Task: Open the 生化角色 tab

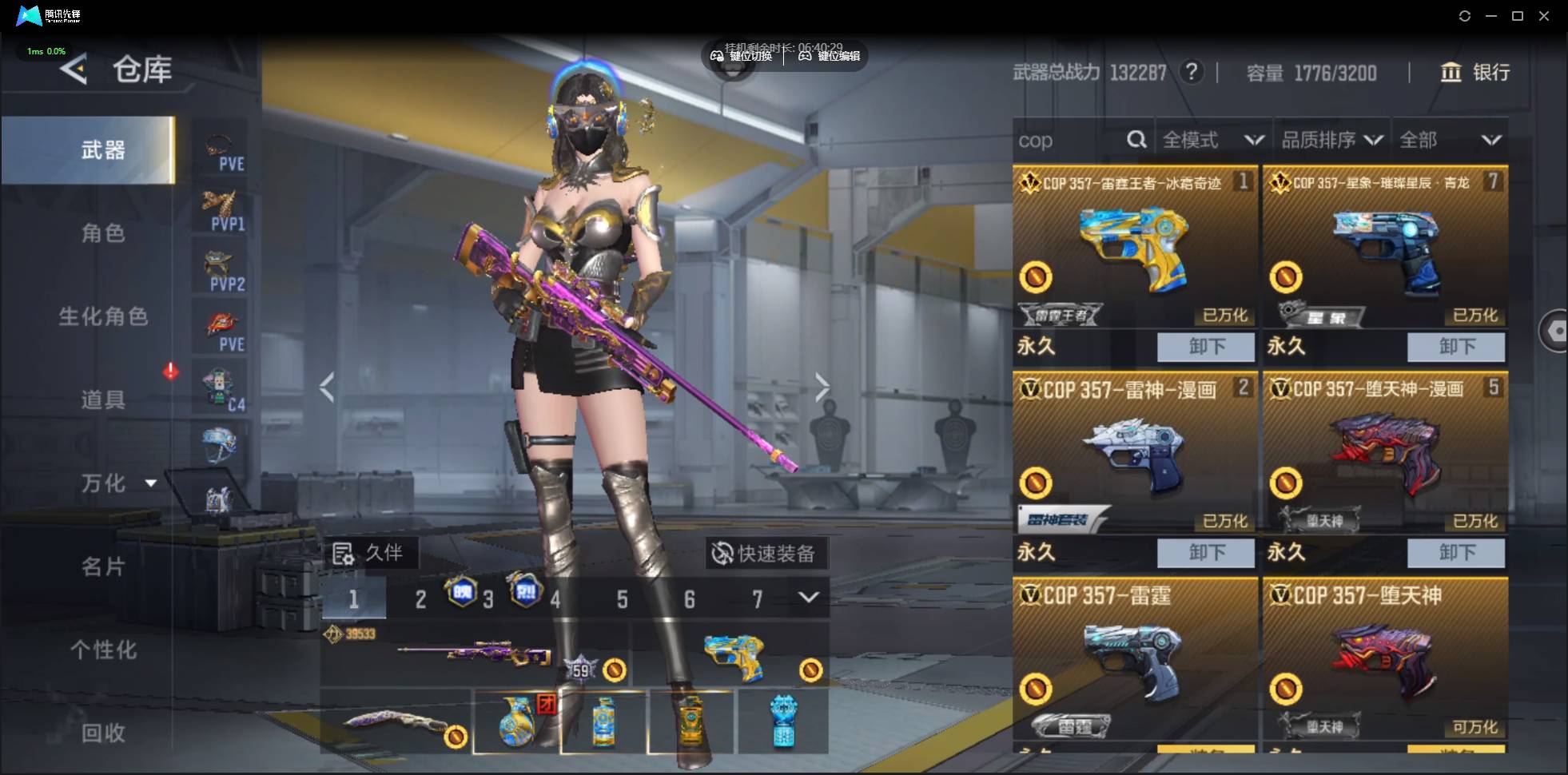Action: coord(102,316)
